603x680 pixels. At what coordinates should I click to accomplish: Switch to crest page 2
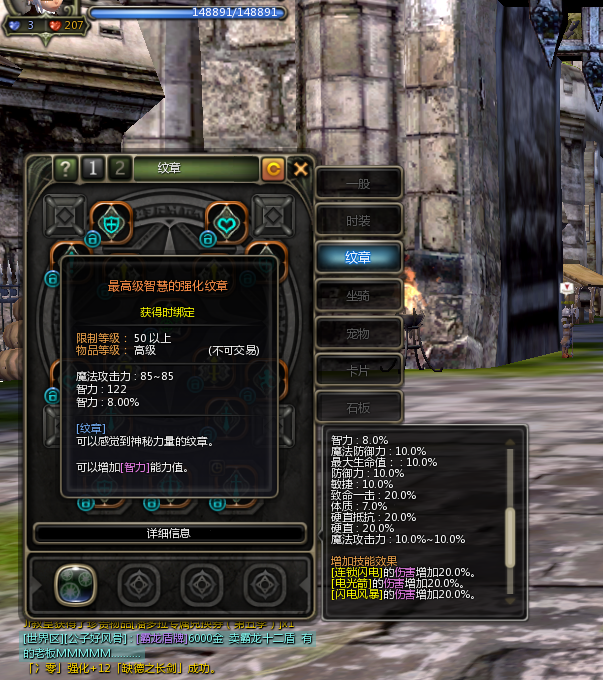tap(119, 168)
